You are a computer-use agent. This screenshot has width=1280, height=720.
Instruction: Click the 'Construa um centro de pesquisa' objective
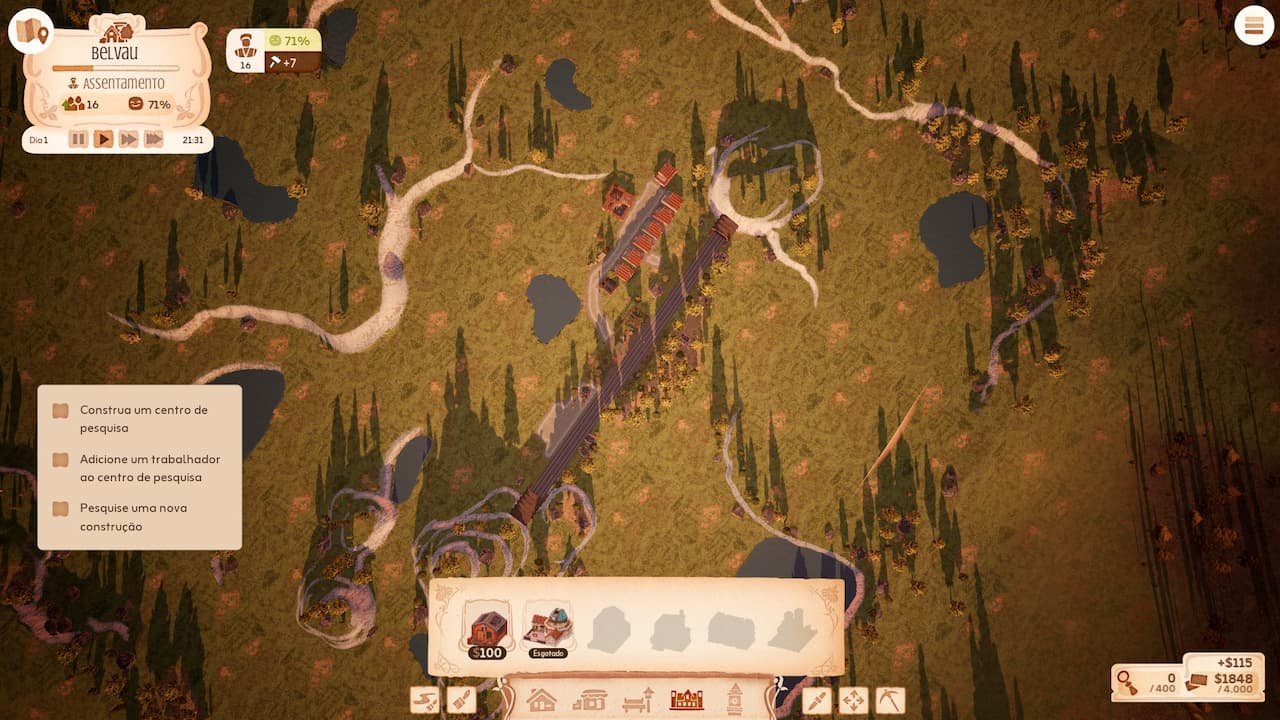143,419
